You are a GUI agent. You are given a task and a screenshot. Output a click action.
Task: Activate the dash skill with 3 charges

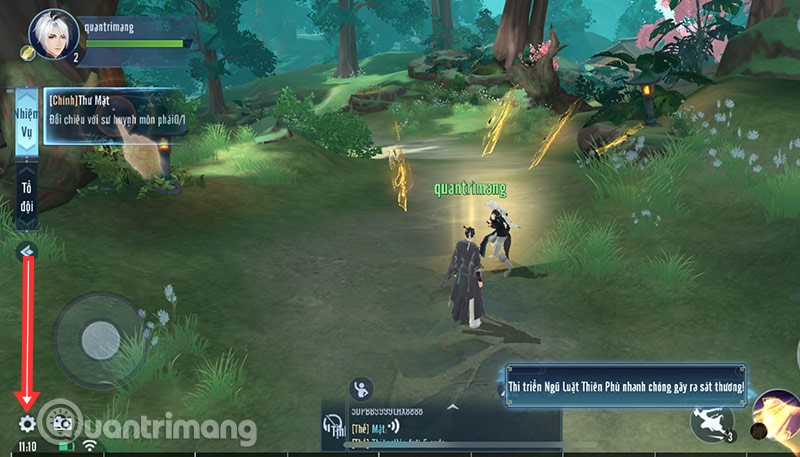[x=712, y=421]
